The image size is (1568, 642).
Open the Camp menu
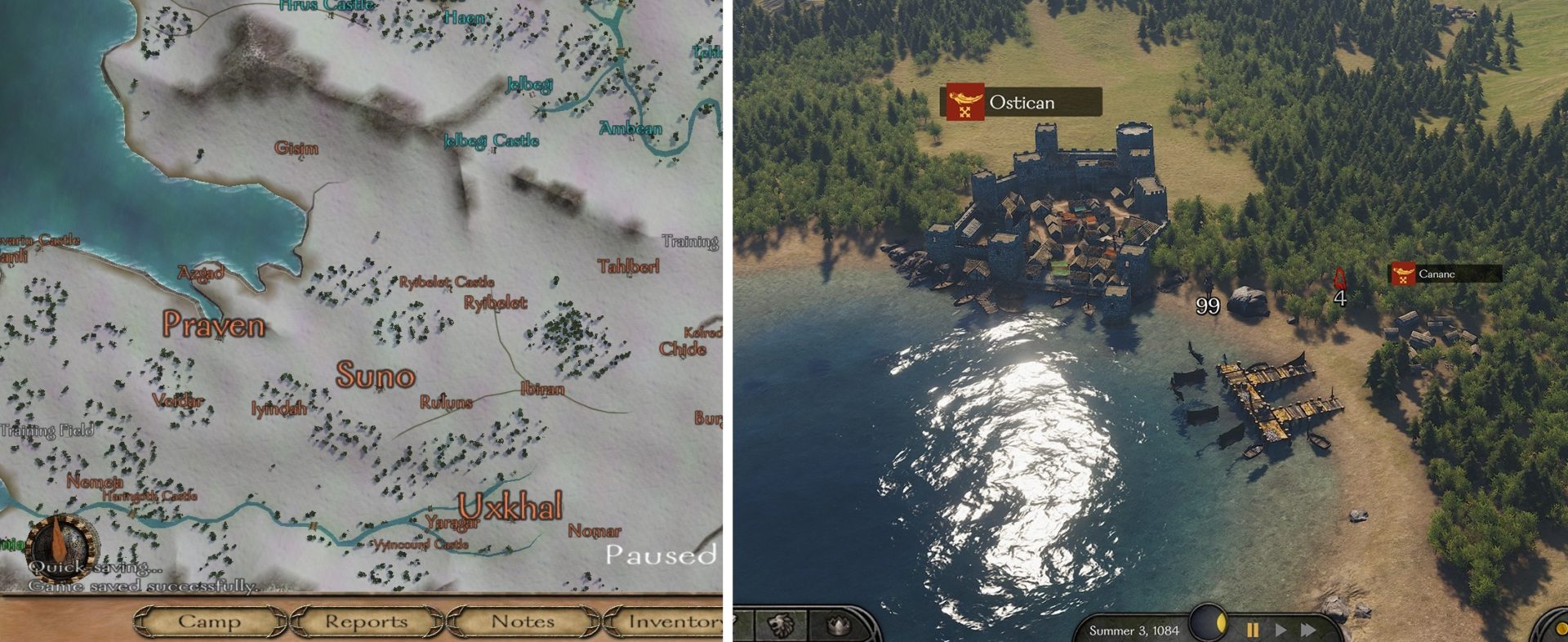(x=208, y=622)
